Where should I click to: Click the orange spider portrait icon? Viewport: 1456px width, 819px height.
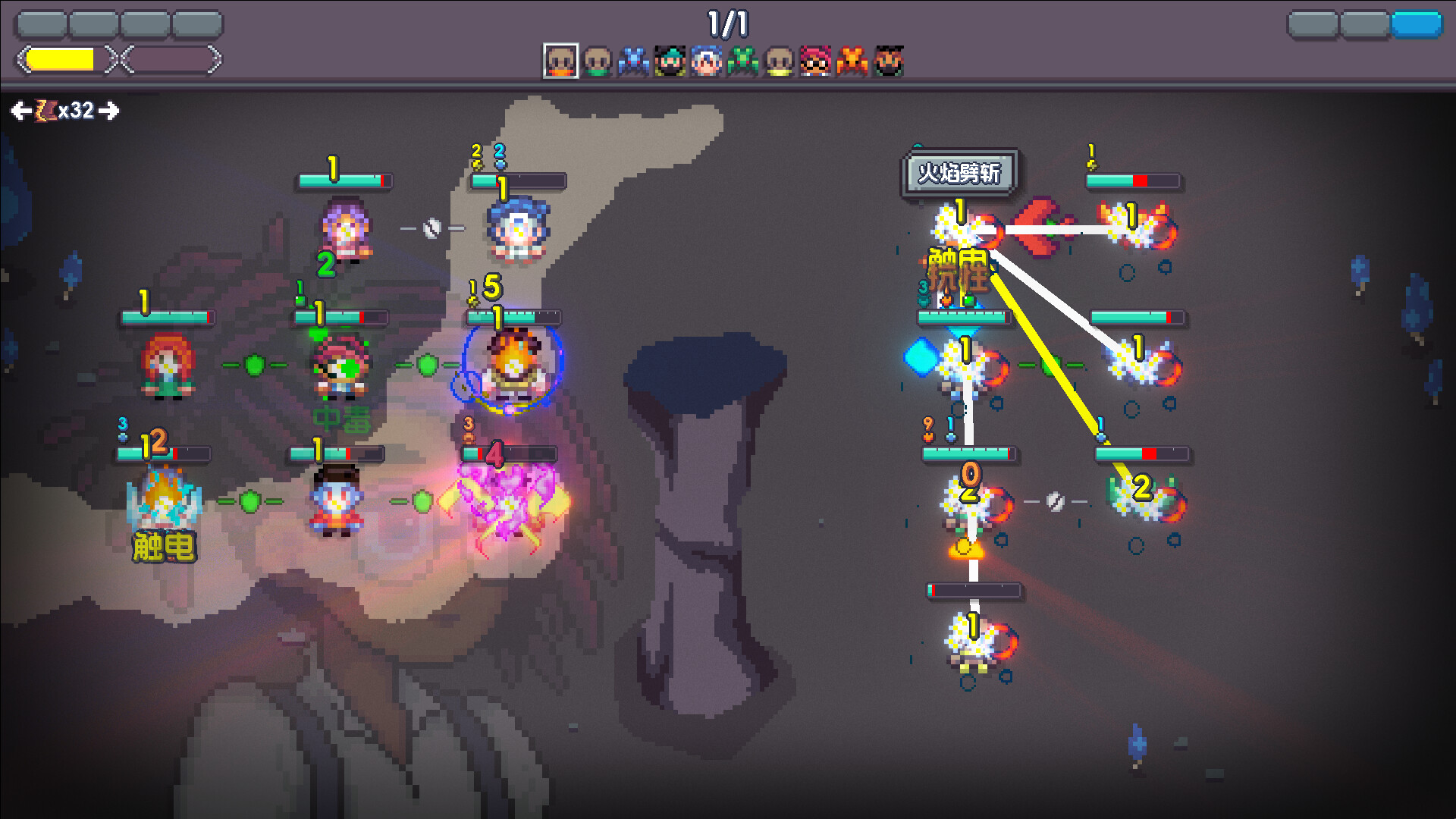pos(852,61)
